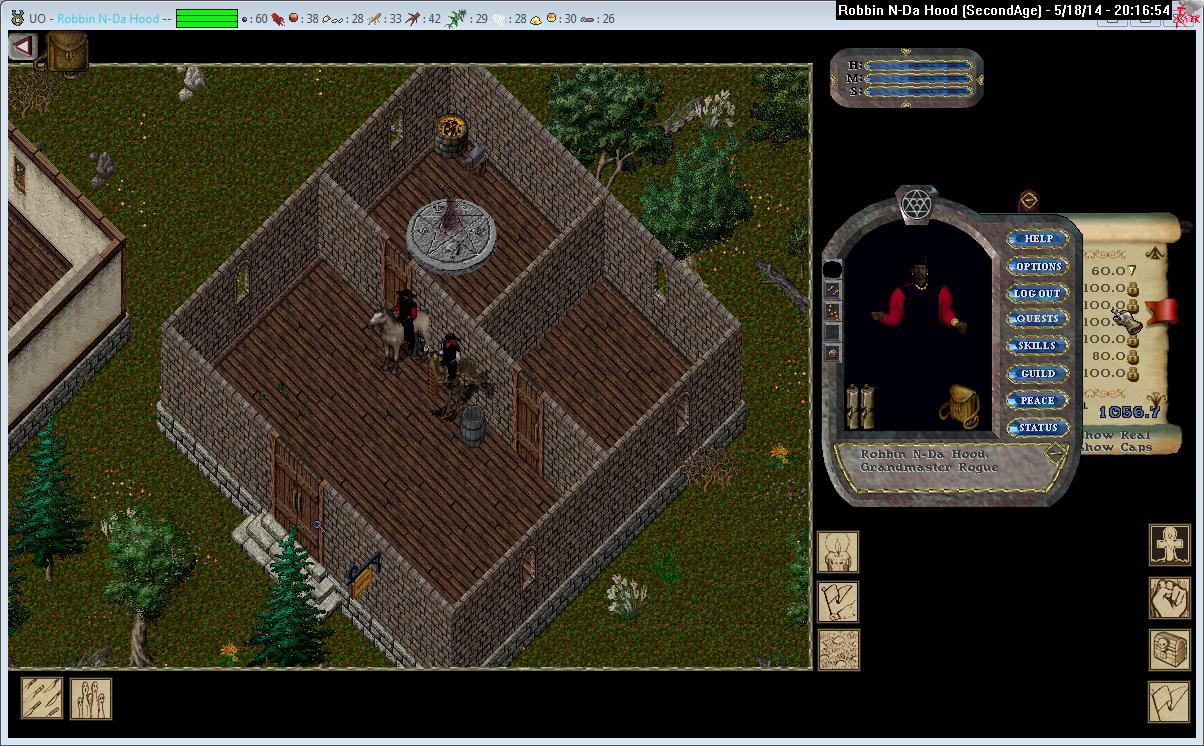The height and width of the screenshot is (746, 1204).
Task: Activate the candle macro icon
Action: 838,552
